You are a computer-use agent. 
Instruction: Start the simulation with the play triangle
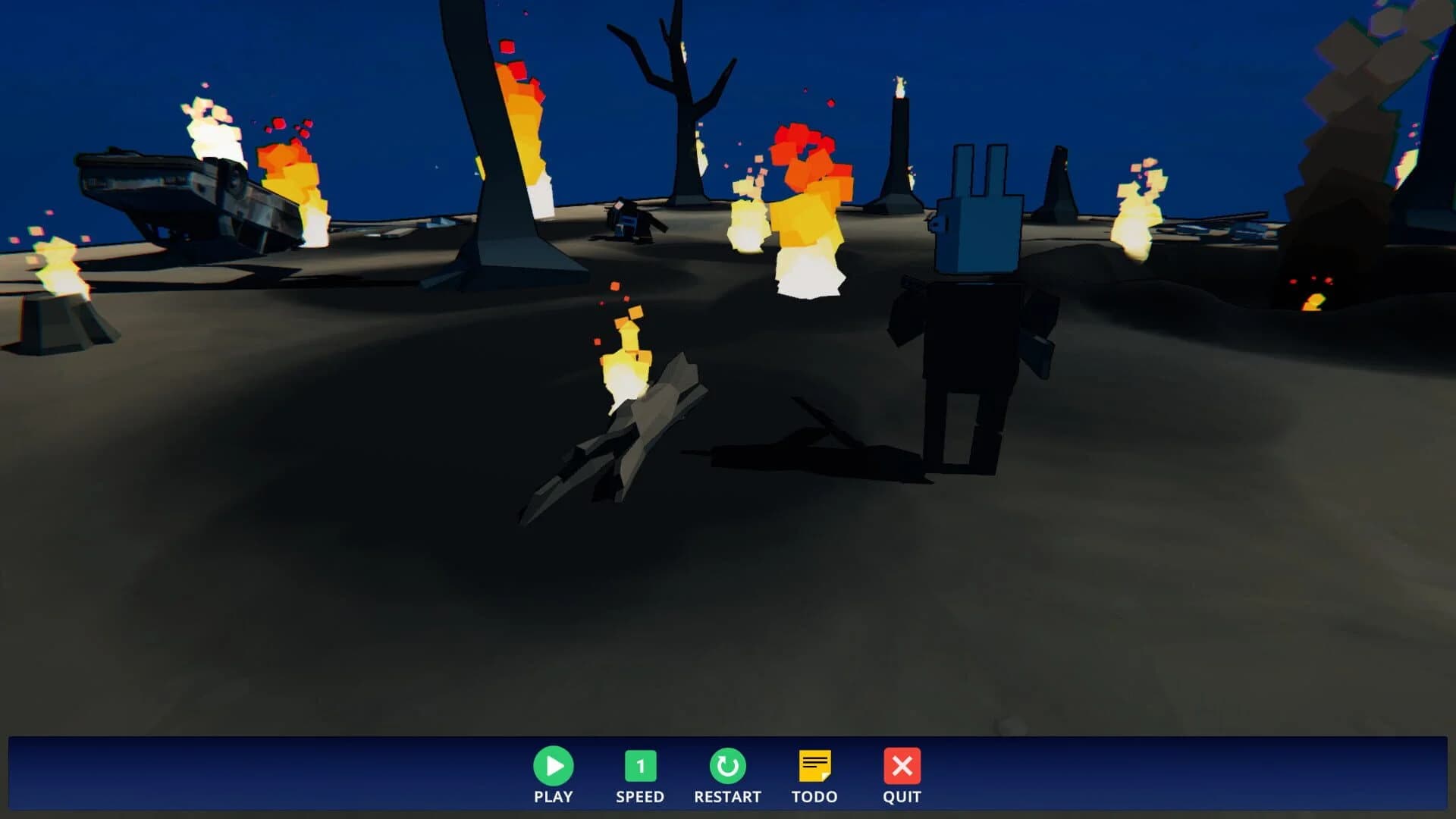[x=554, y=767]
